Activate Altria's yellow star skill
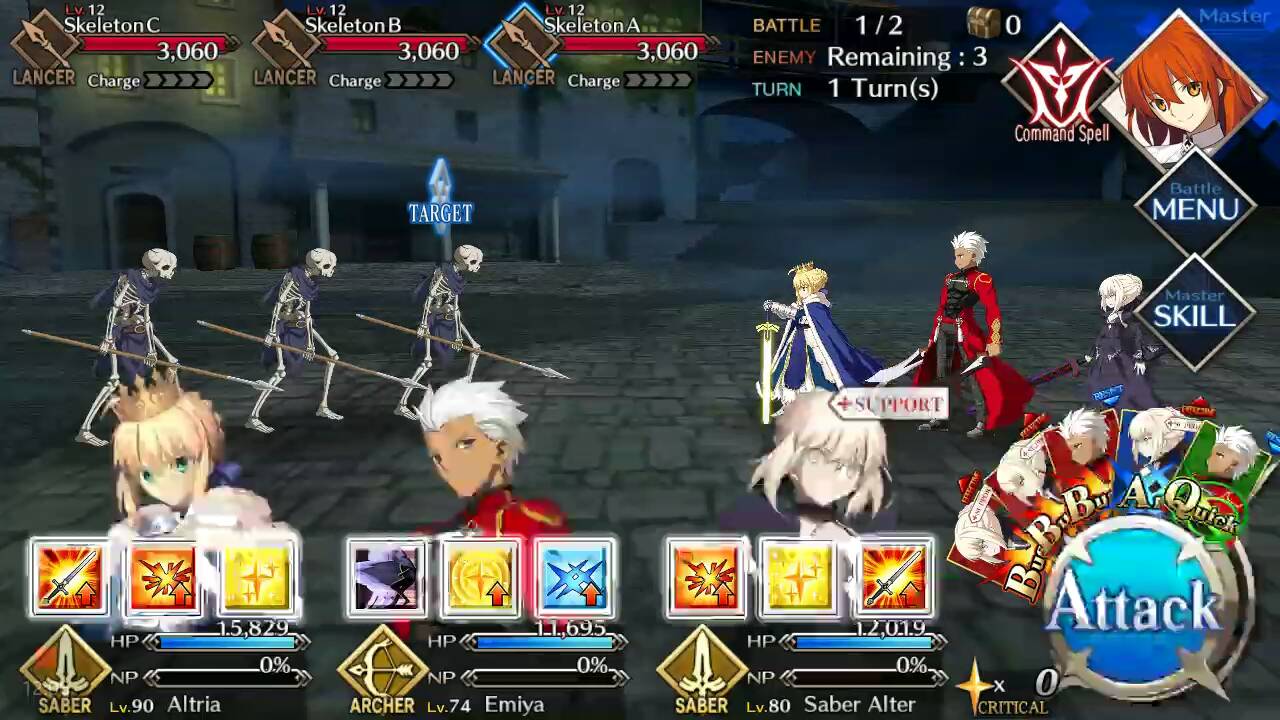1280x720 pixels. (257, 578)
